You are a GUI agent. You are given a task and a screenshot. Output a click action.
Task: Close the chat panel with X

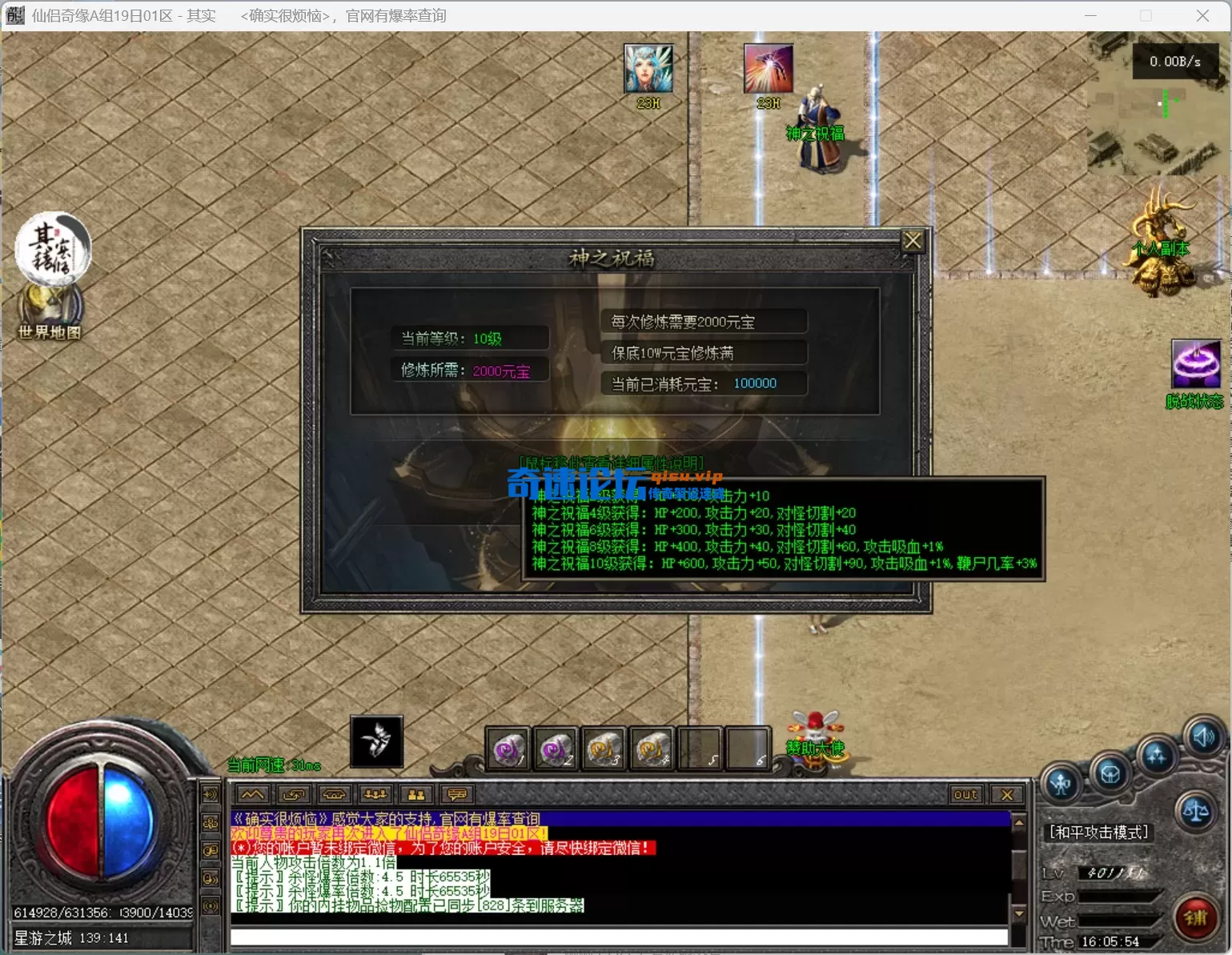click(x=1007, y=795)
